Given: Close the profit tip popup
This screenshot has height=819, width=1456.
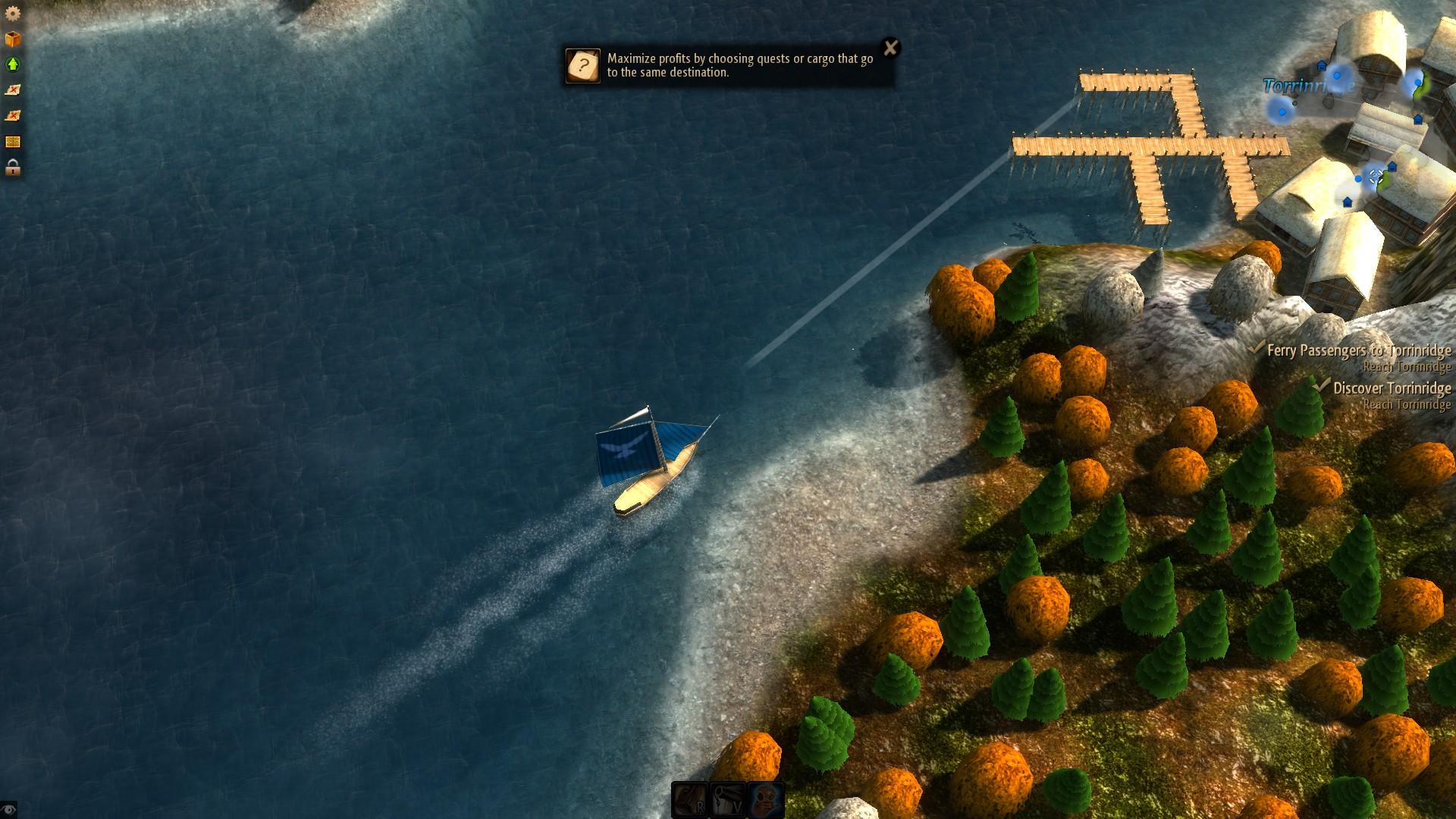Looking at the screenshot, I should click(x=891, y=48).
